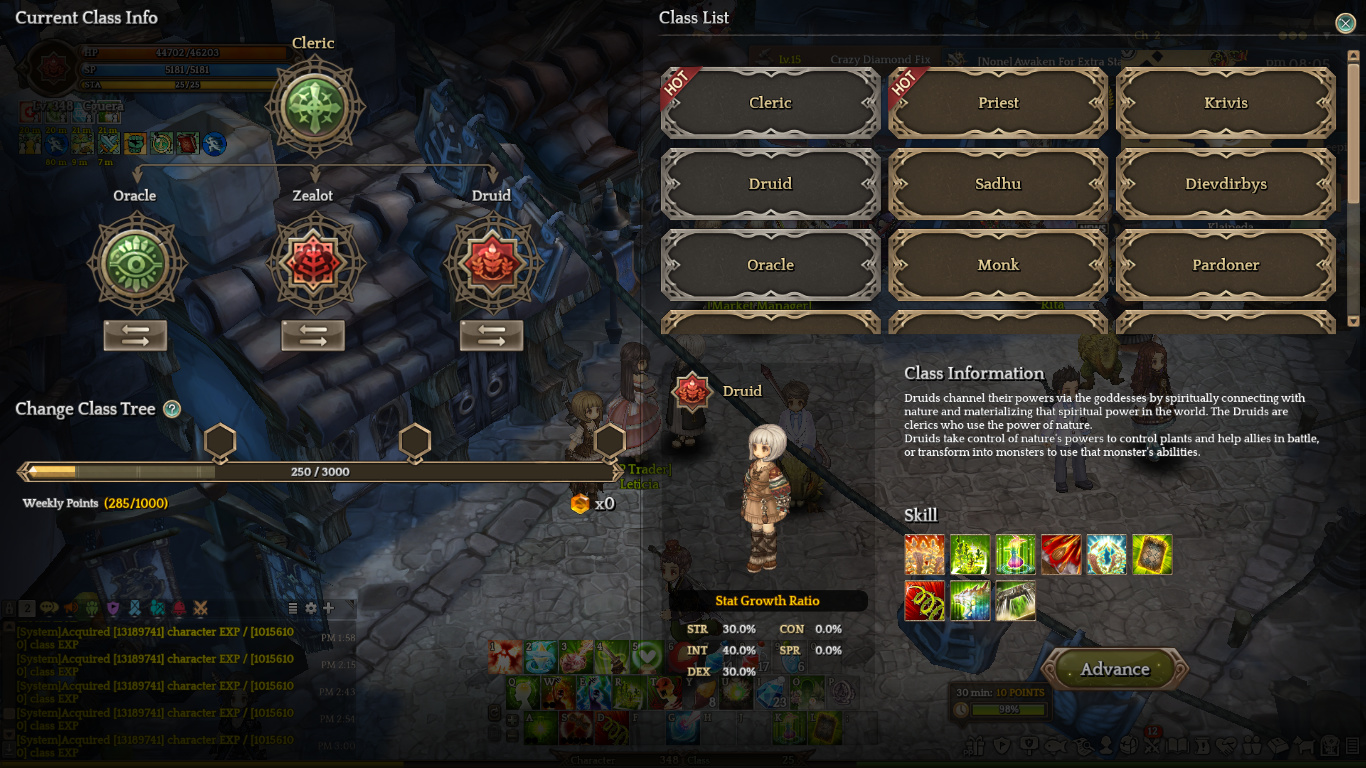Screen dimensions: 1366x768
Task: Select Krivis from the class list
Action: coord(1226,103)
